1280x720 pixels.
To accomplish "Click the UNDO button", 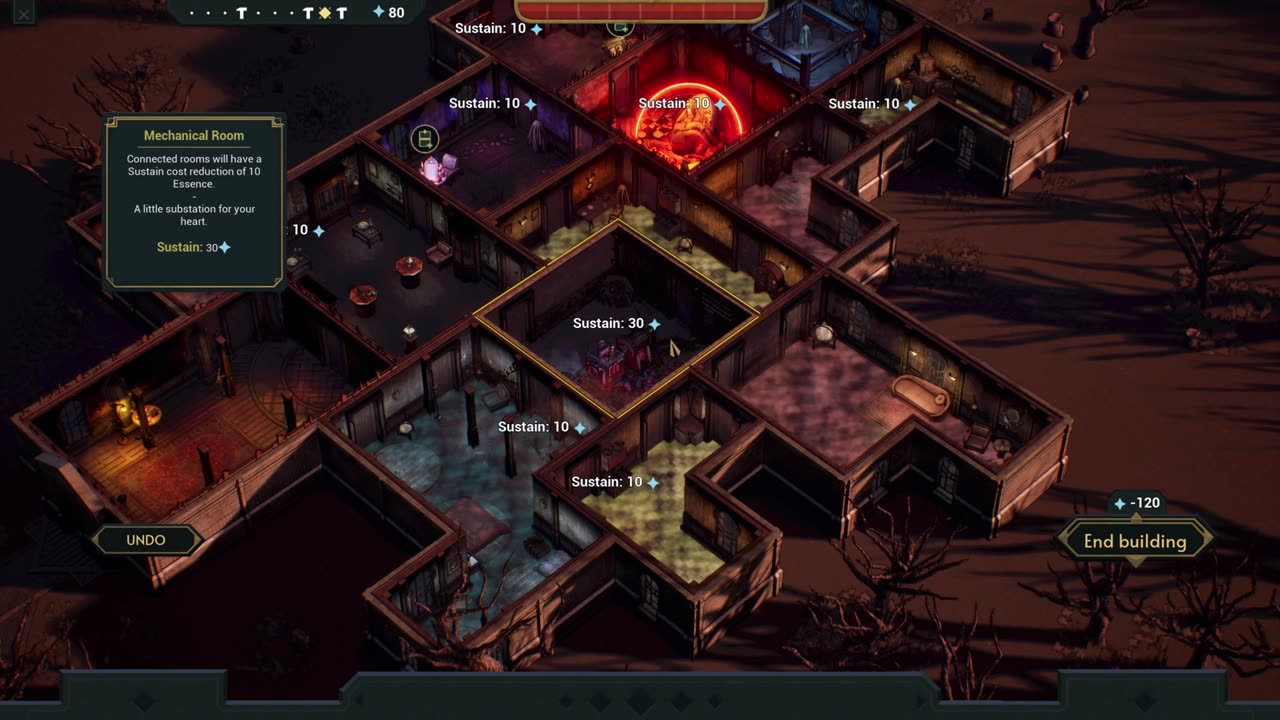I will tap(146, 540).
